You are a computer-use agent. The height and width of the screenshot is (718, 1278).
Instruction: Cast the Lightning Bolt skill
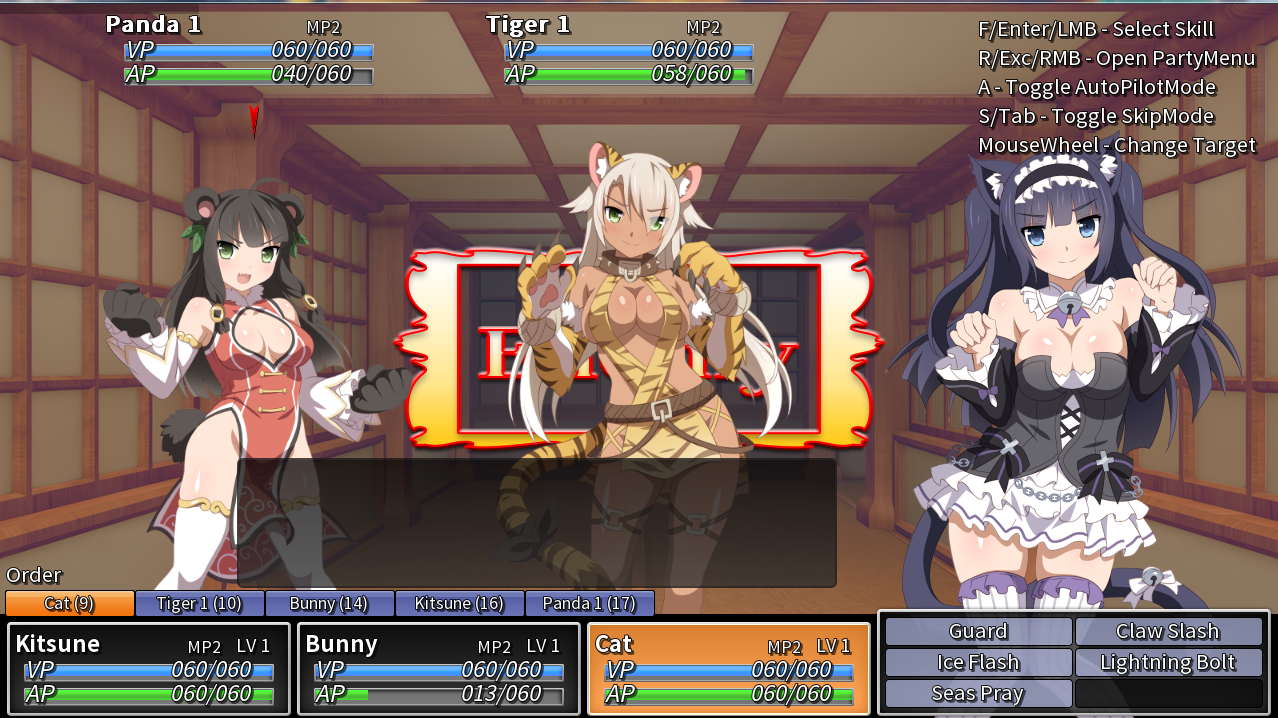(1167, 662)
